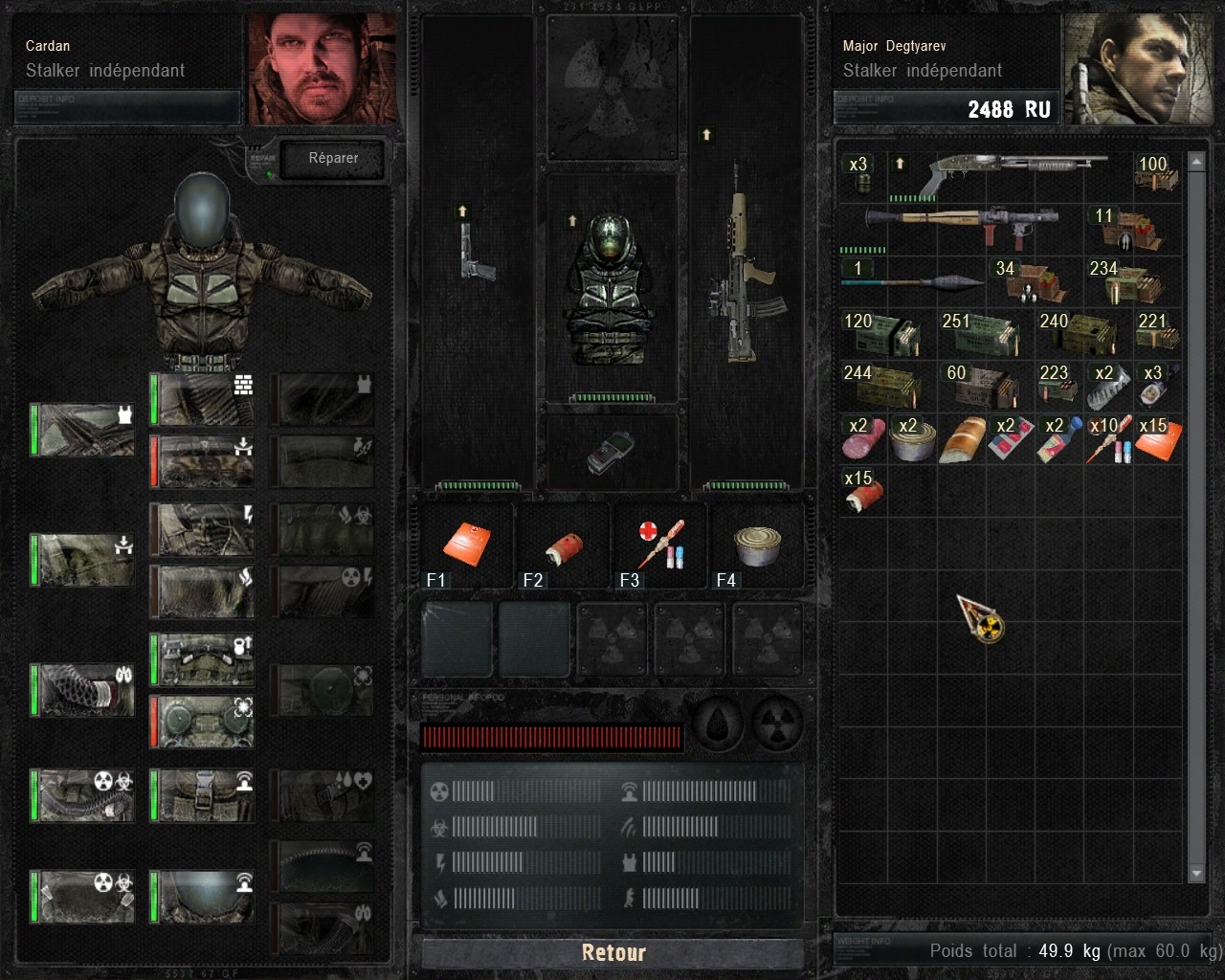Select the equipped armored suit slot

click(612, 289)
